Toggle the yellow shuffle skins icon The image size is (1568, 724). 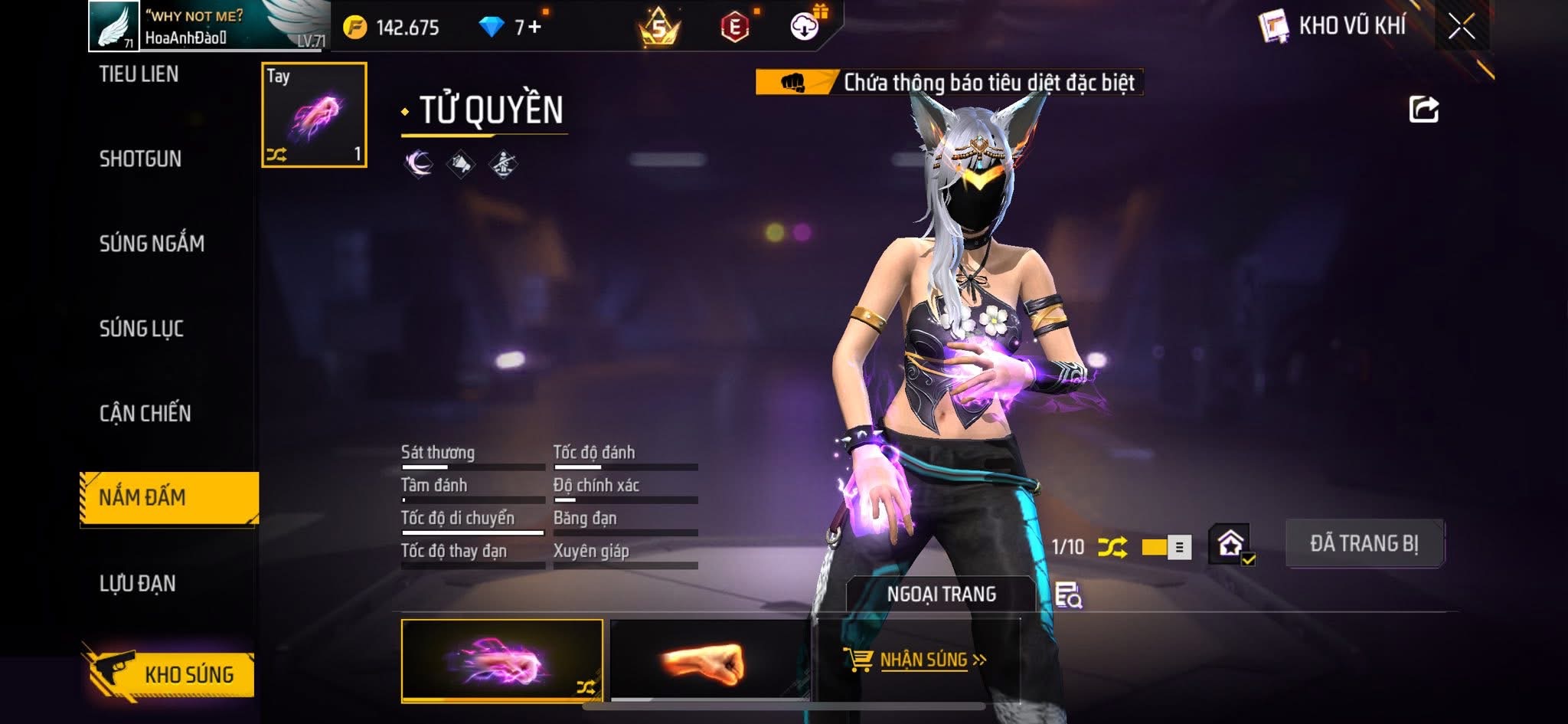click(1112, 547)
